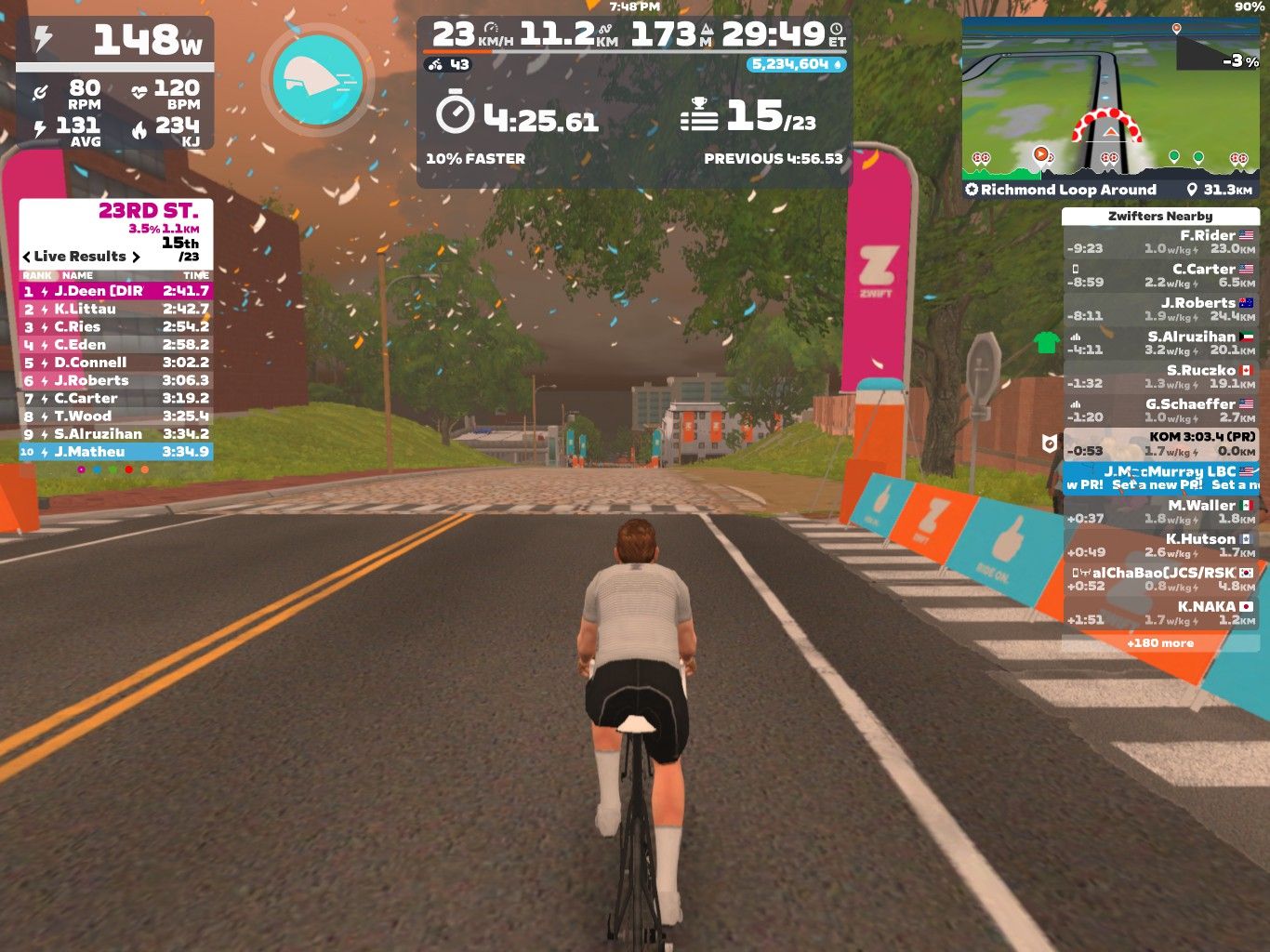Viewport: 1270px width, 952px height.
Task: Select K.Littau leaderboard row
Action: point(115,309)
